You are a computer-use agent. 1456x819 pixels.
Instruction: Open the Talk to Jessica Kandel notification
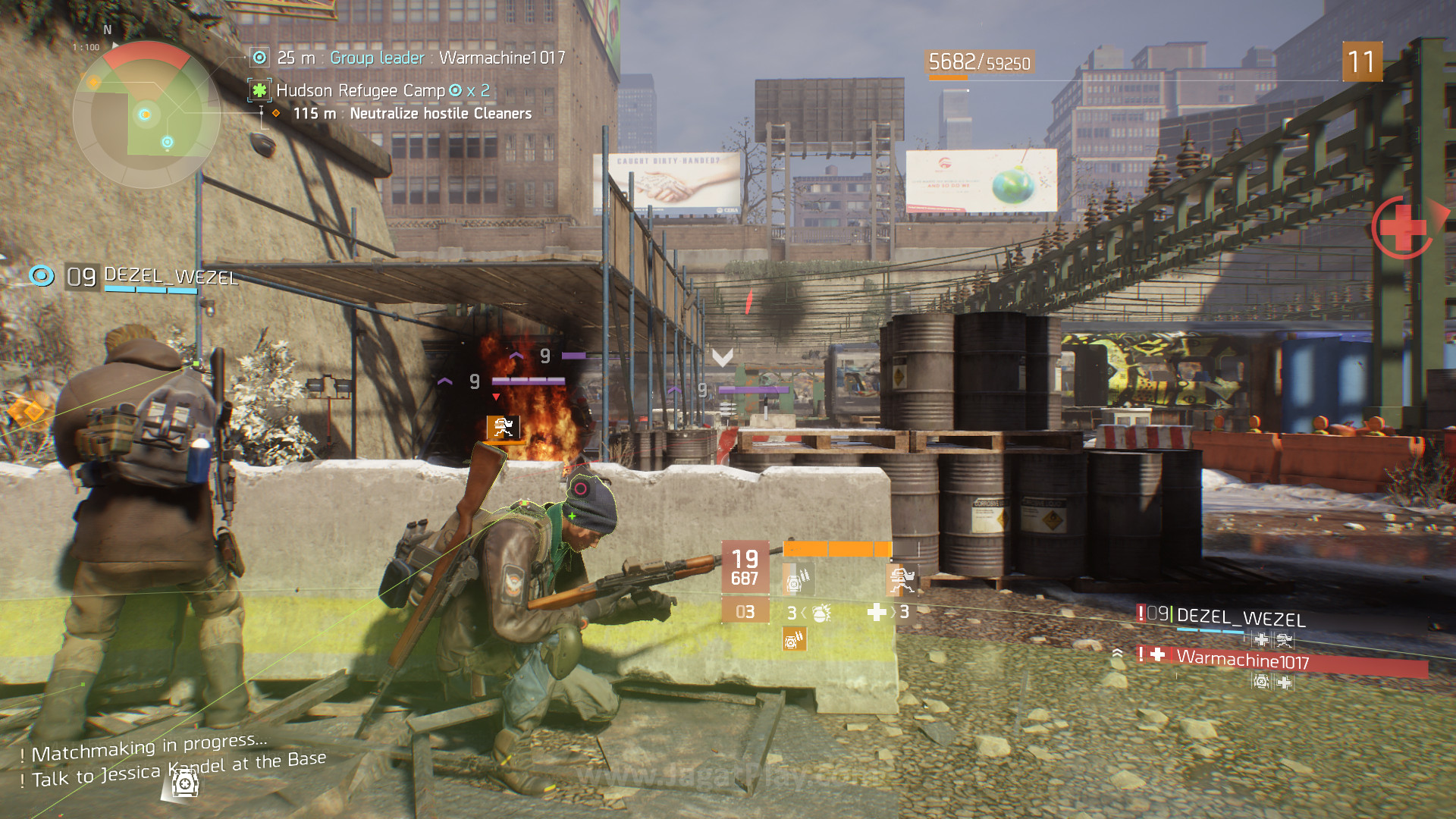179,769
